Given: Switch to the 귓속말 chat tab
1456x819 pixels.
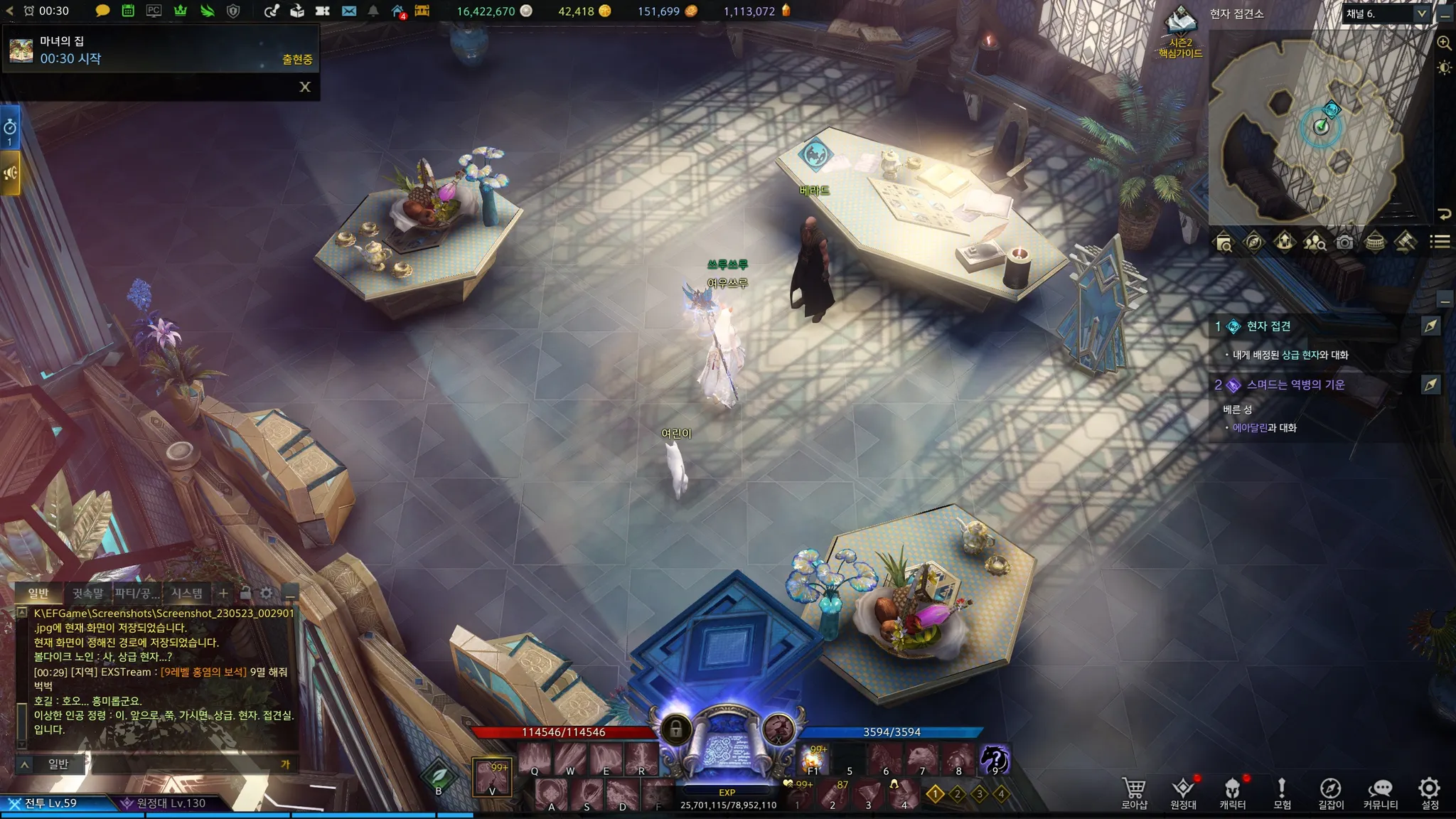Looking at the screenshot, I should pyautogui.click(x=87, y=593).
